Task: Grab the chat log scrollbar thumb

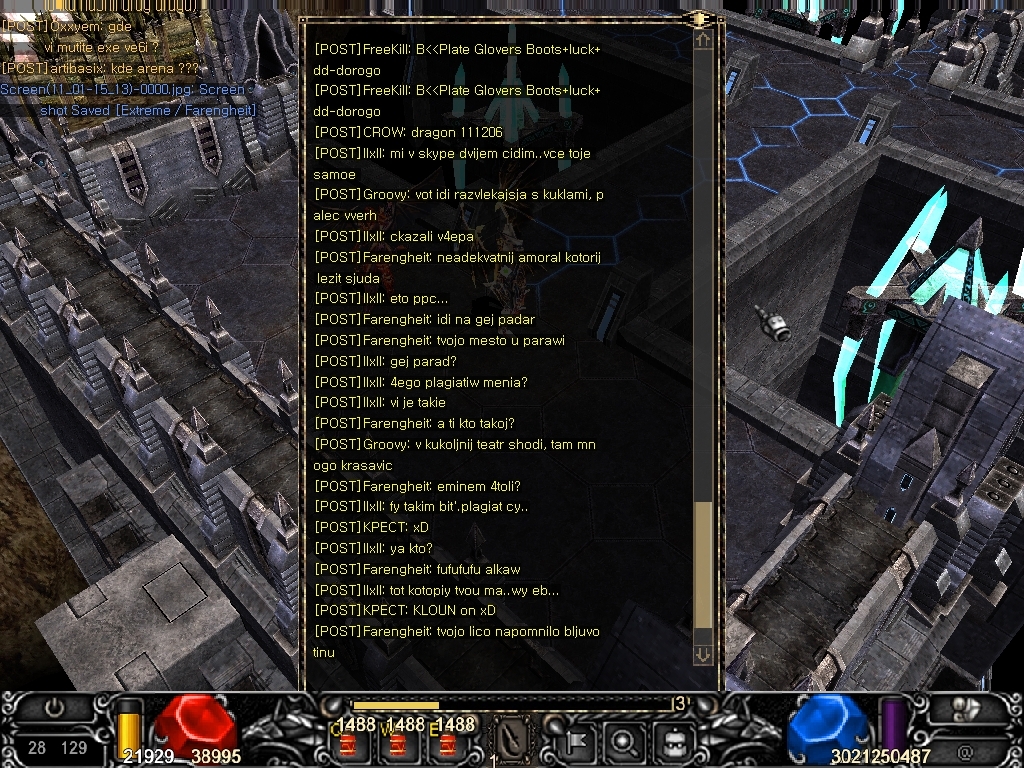Action: point(703,565)
